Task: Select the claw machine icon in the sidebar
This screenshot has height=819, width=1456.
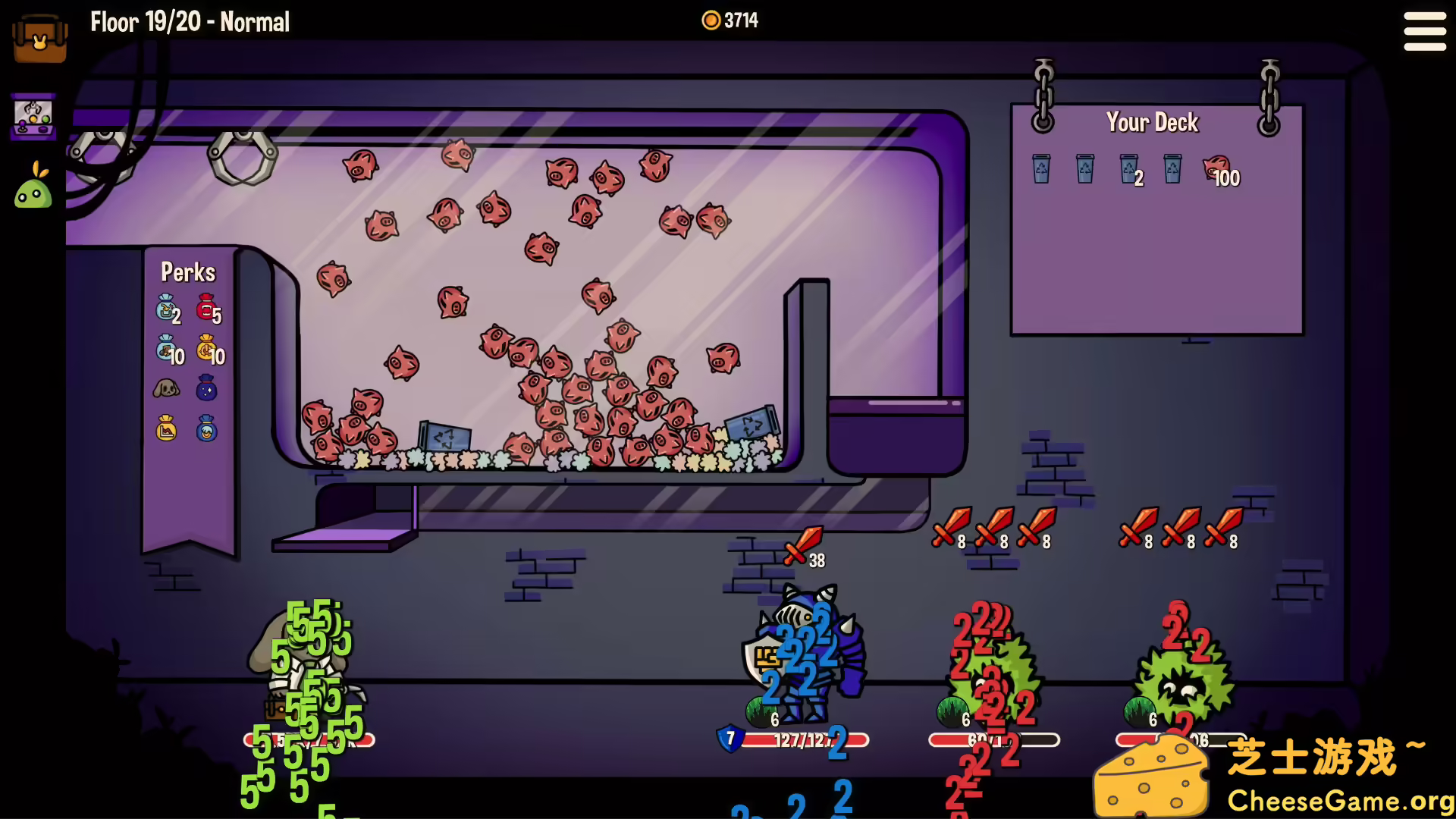Action: [x=33, y=115]
